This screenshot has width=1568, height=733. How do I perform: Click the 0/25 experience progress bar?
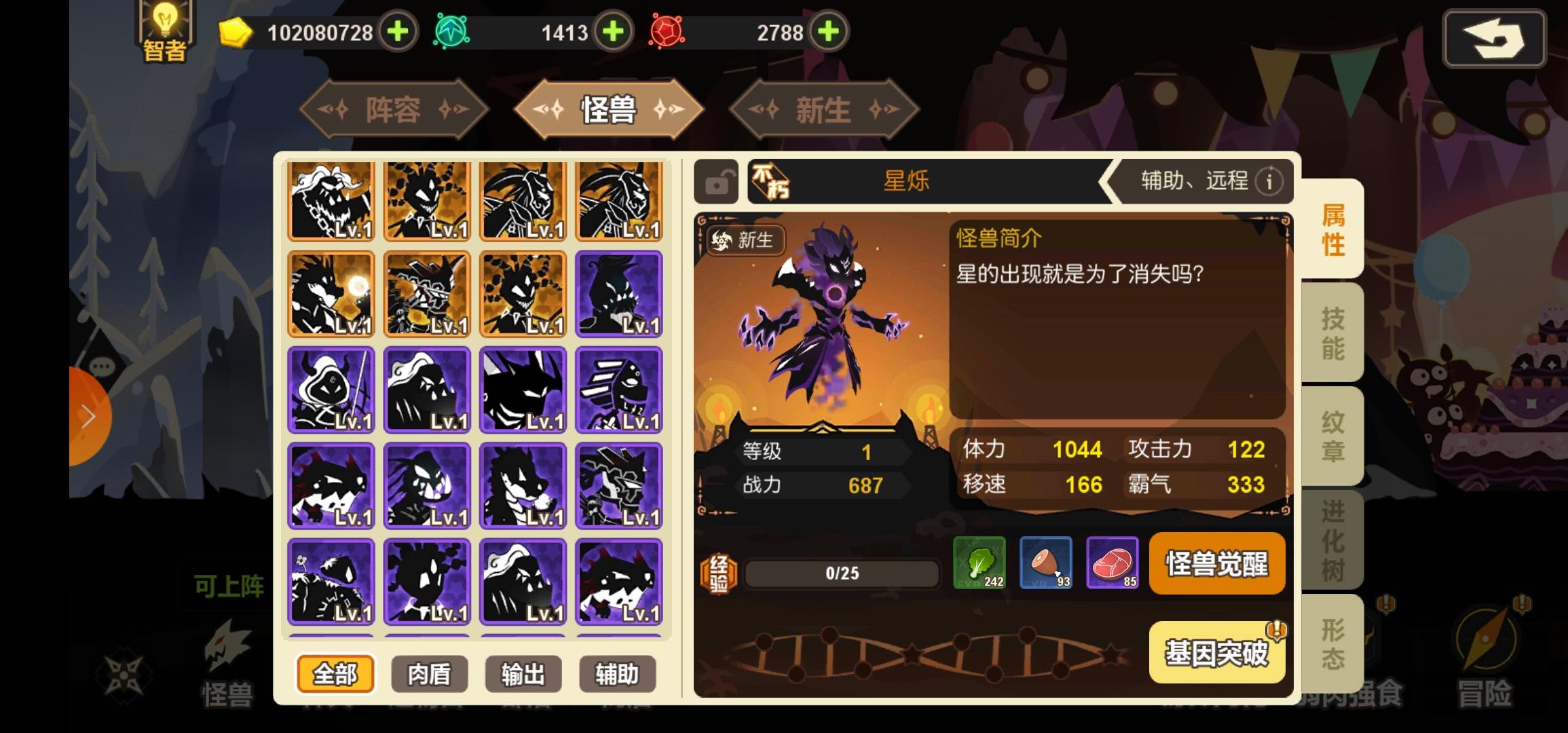point(842,572)
